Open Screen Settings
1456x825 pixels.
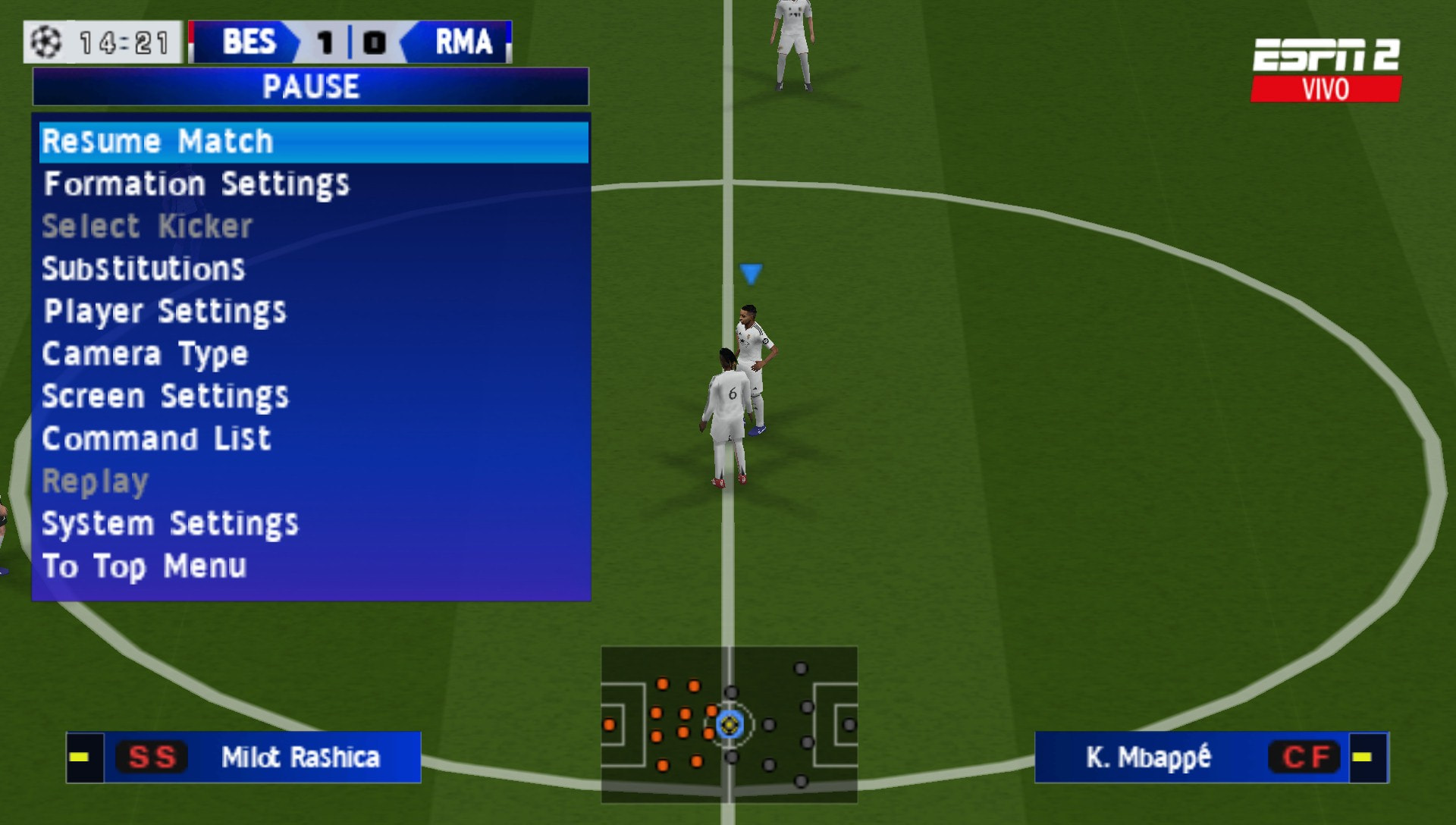click(x=165, y=396)
